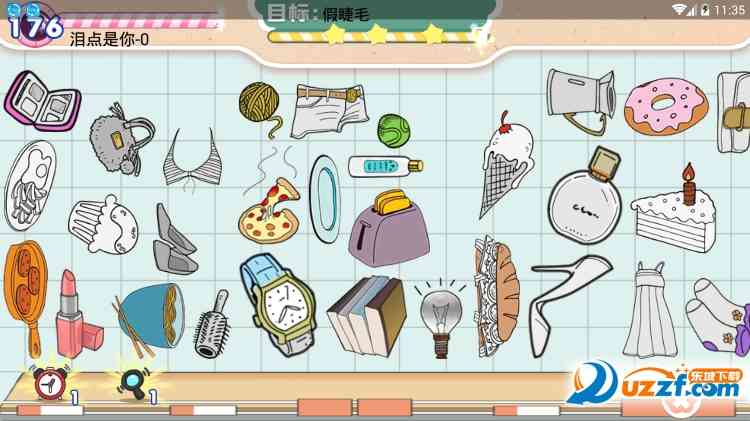This screenshot has width=750, height=421.
Task: Choose the ice cream cone
Action: (x=507, y=165)
